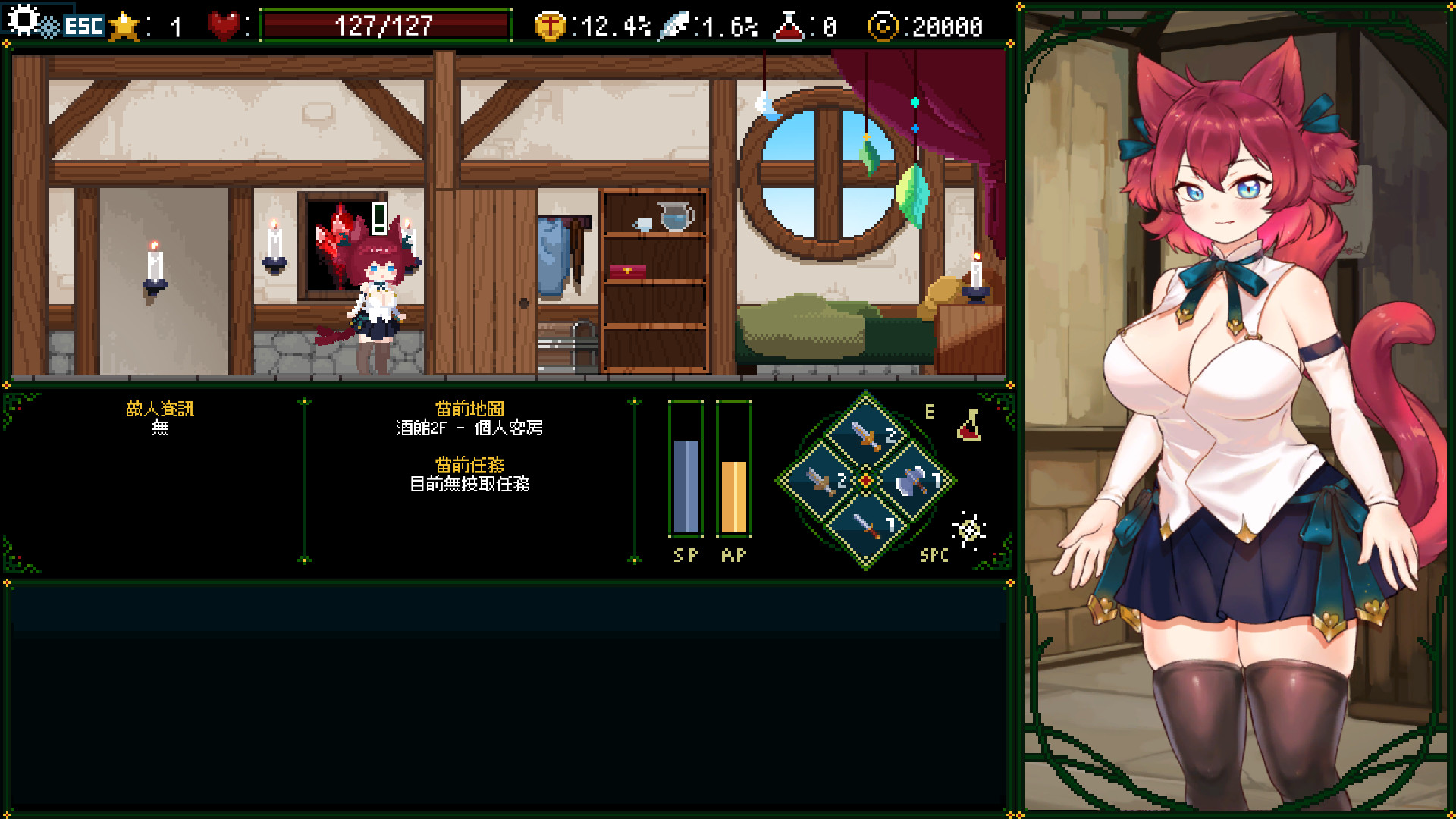Click the gold coin icon showing 20000
This screenshot has height=819, width=1456.
pyautogui.click(x=884, y=25)
